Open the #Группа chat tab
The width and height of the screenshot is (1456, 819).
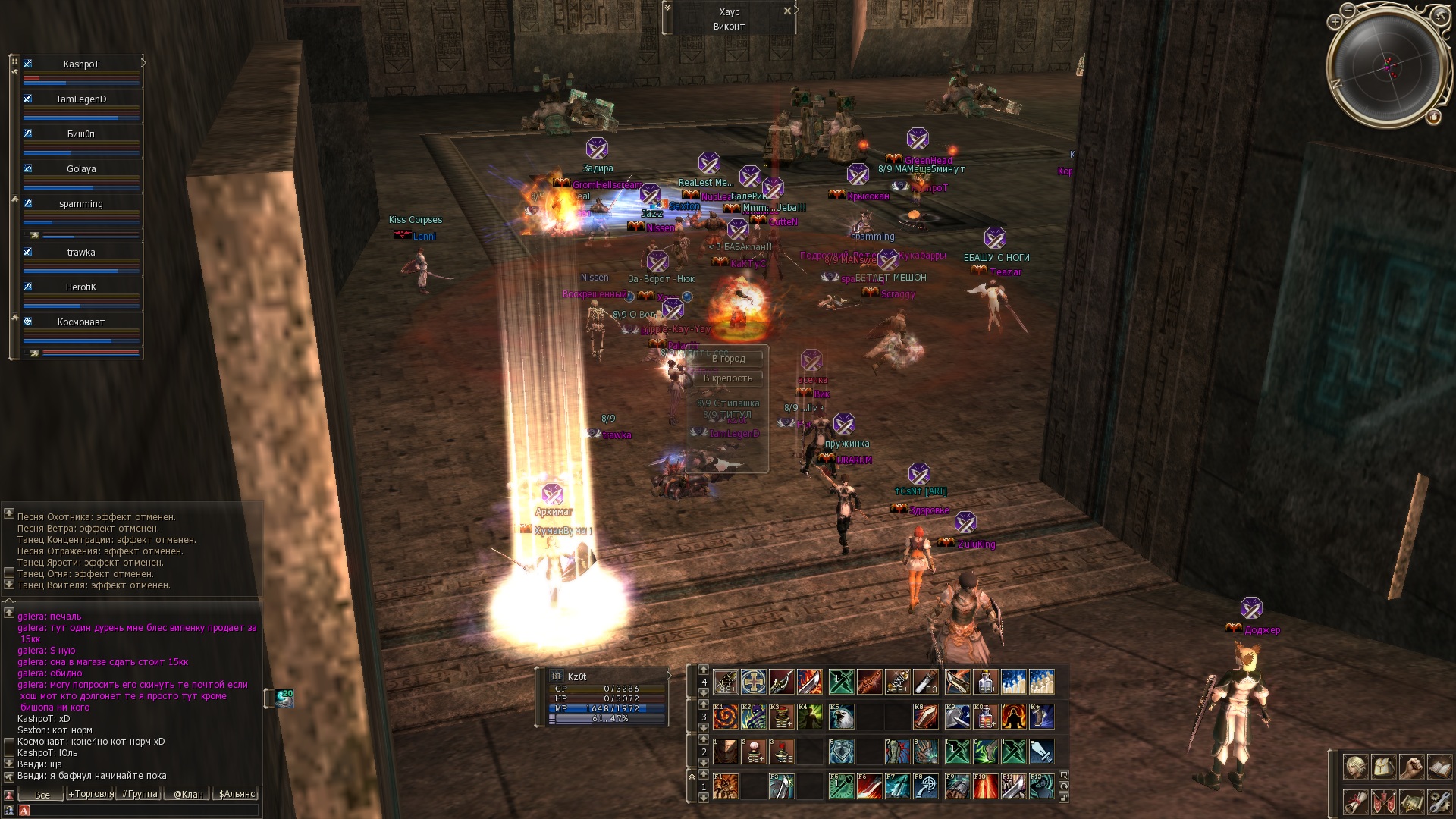click(140, 794)
